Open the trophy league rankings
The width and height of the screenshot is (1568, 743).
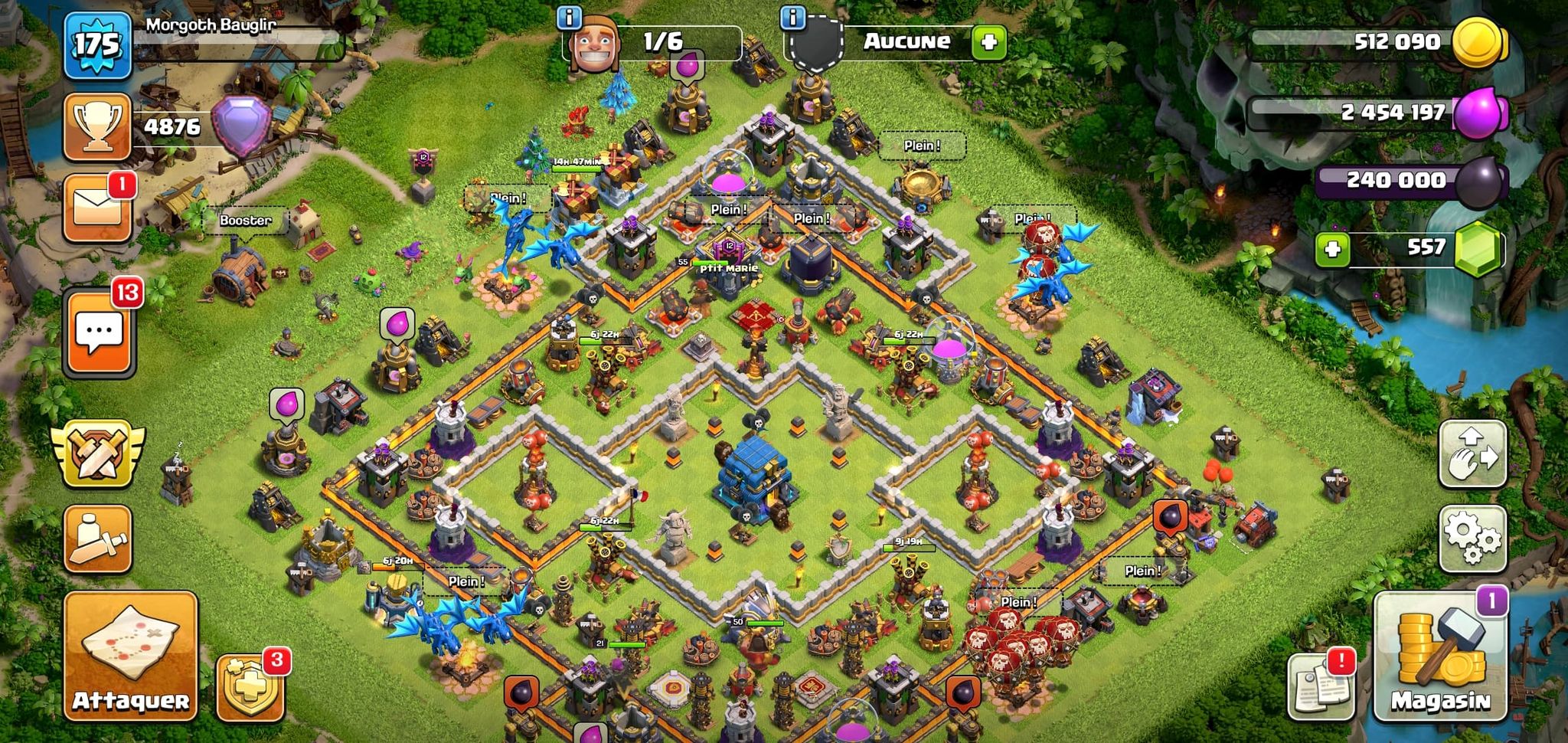click(x=97, y=126)
